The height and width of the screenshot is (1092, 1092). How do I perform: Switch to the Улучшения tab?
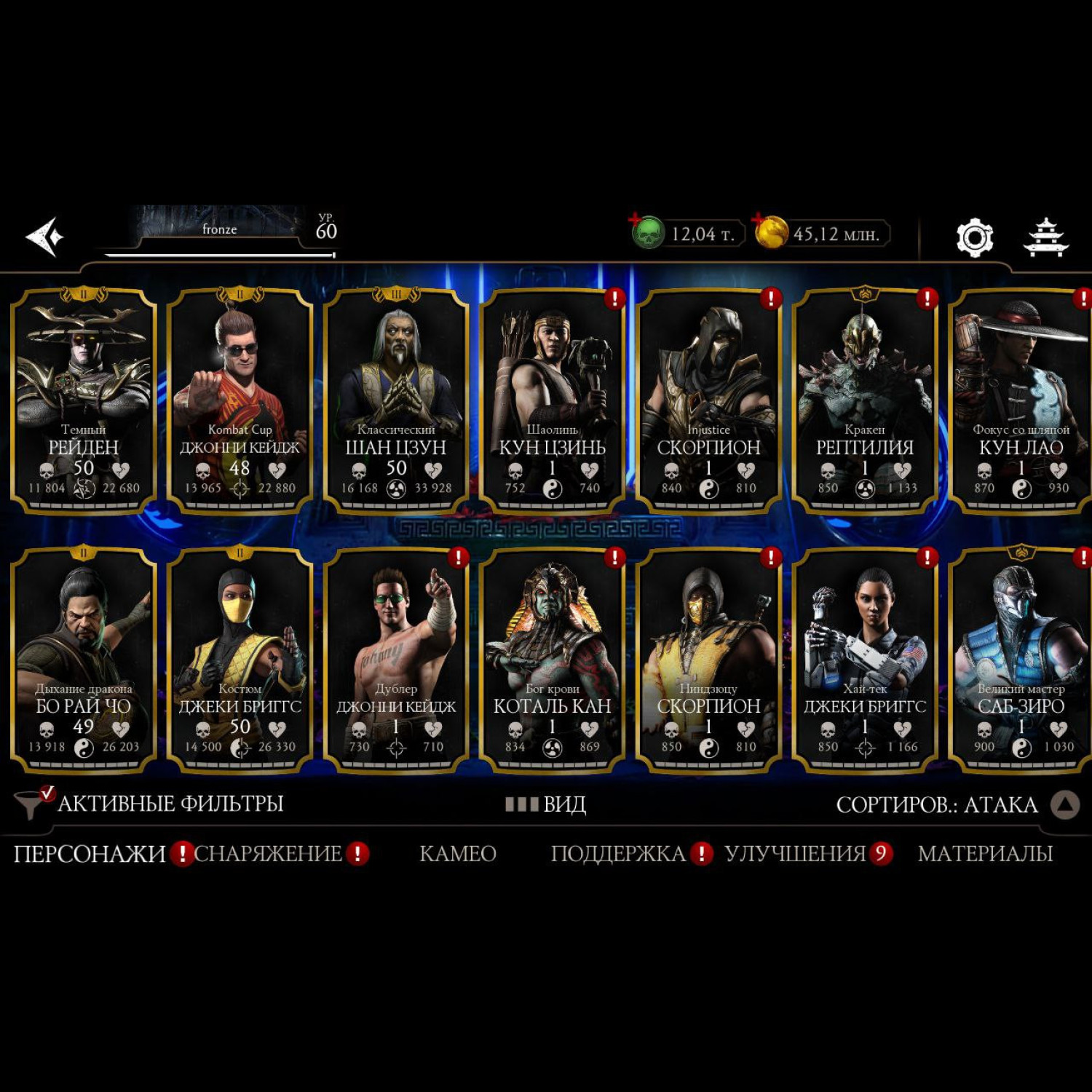pos(795,853)
